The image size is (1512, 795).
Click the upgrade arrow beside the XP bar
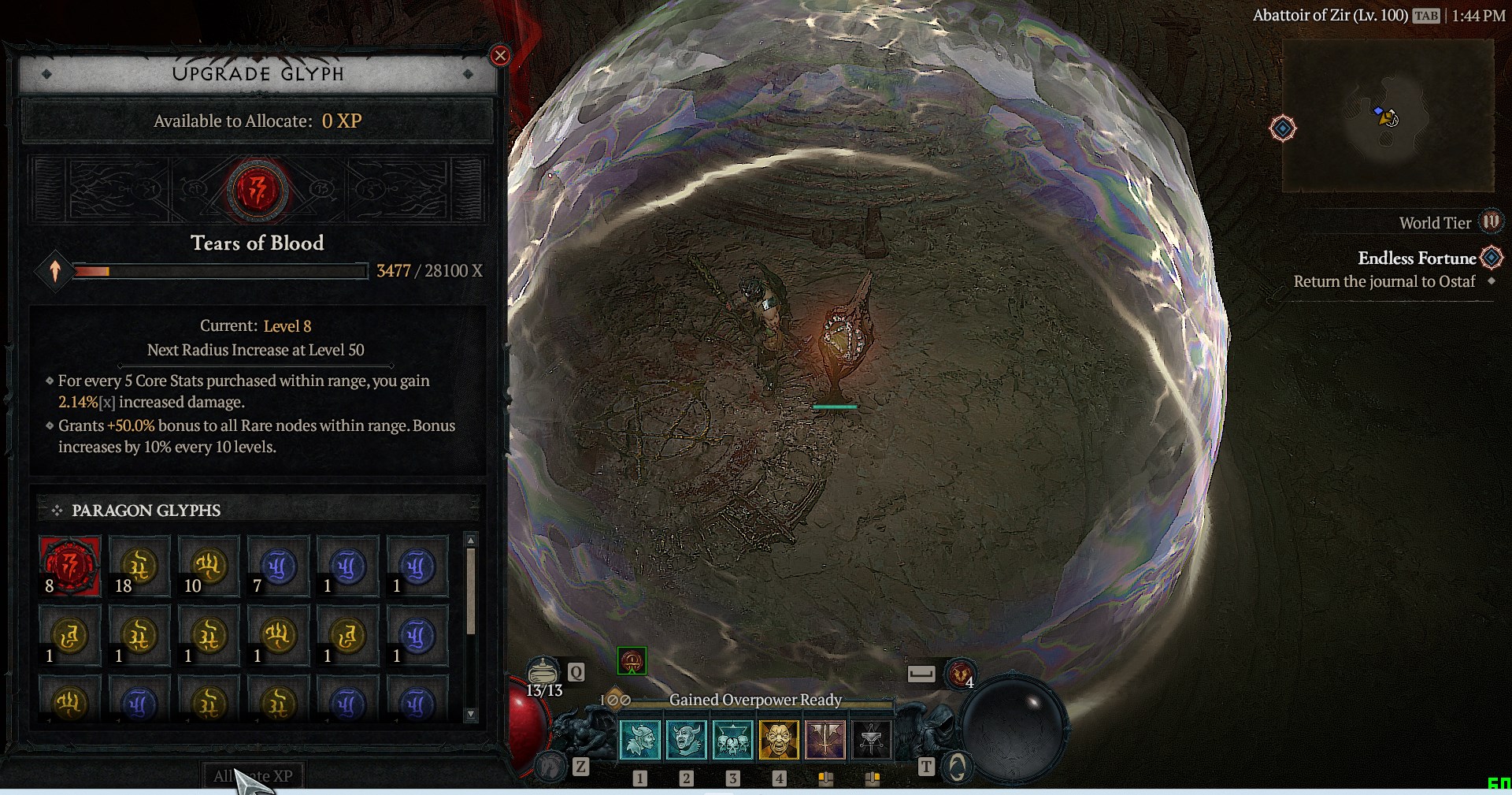click(55, 271)
